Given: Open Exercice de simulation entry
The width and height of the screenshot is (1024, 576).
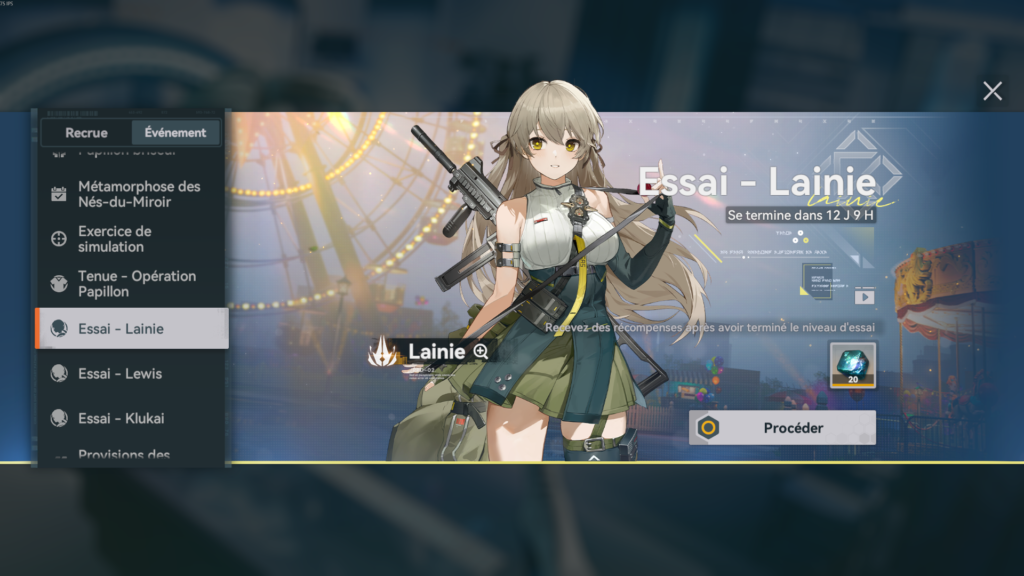Looking at the screenshot, I should click(132, 239).
